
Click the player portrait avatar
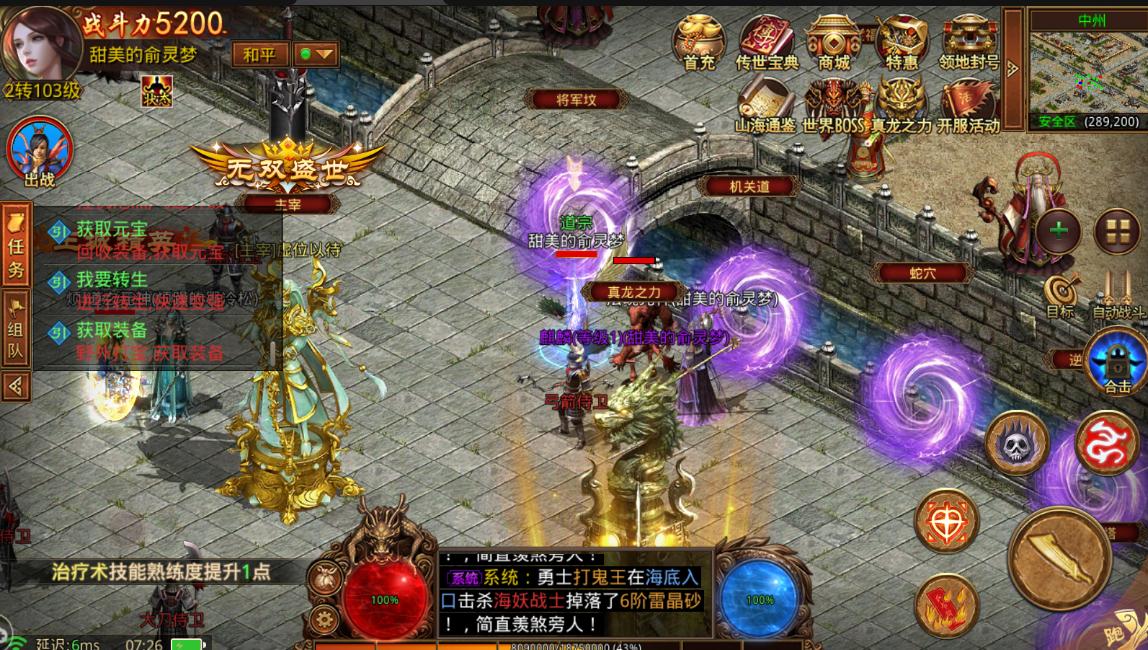(x=42, y=42)
